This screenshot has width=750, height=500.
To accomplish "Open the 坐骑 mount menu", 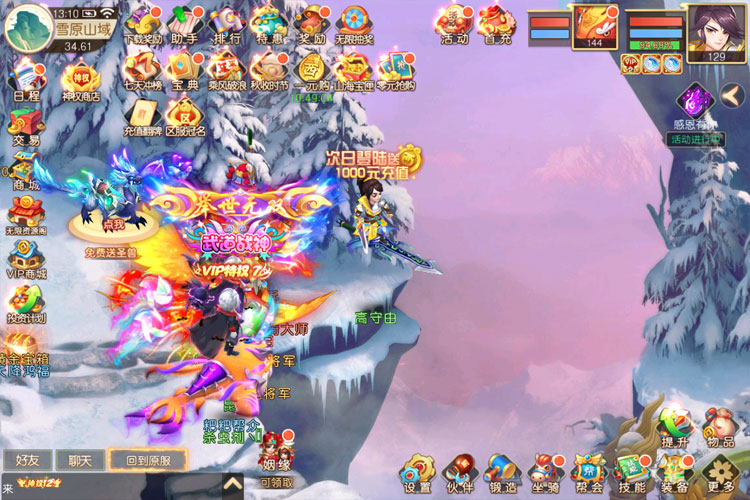I will (545, 470).
